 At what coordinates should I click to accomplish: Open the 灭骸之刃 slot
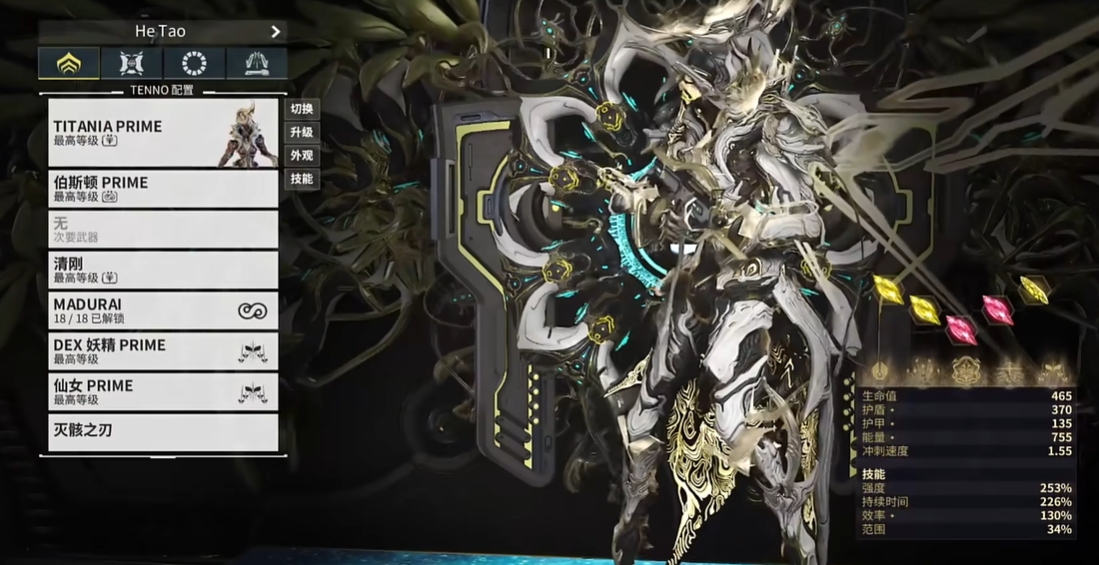[163, 432]
